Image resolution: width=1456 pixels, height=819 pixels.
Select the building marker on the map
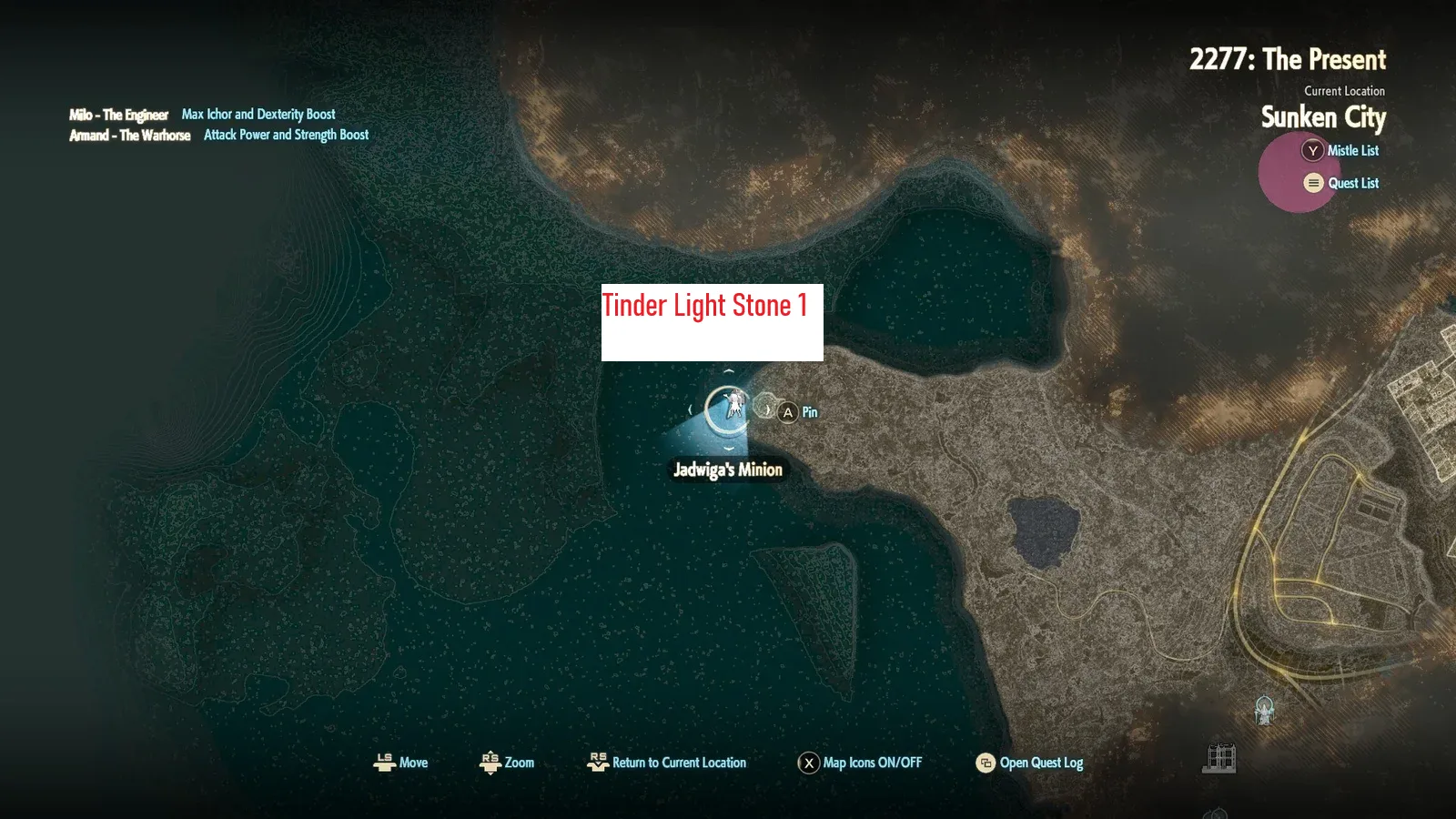pyautogui.click(x=1219, y=757)
